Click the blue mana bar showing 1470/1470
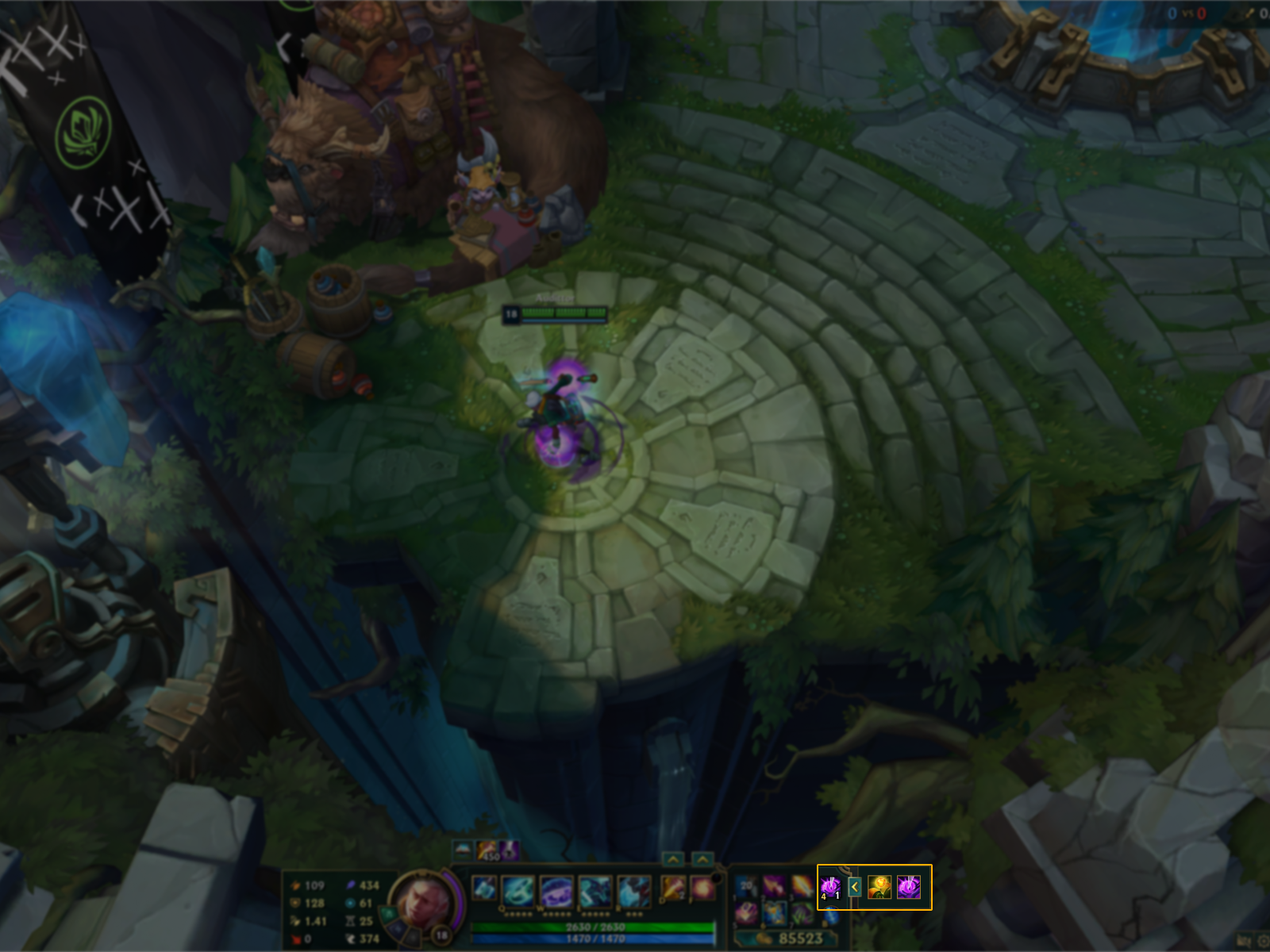1270x952 pixels. pos(595,939)
